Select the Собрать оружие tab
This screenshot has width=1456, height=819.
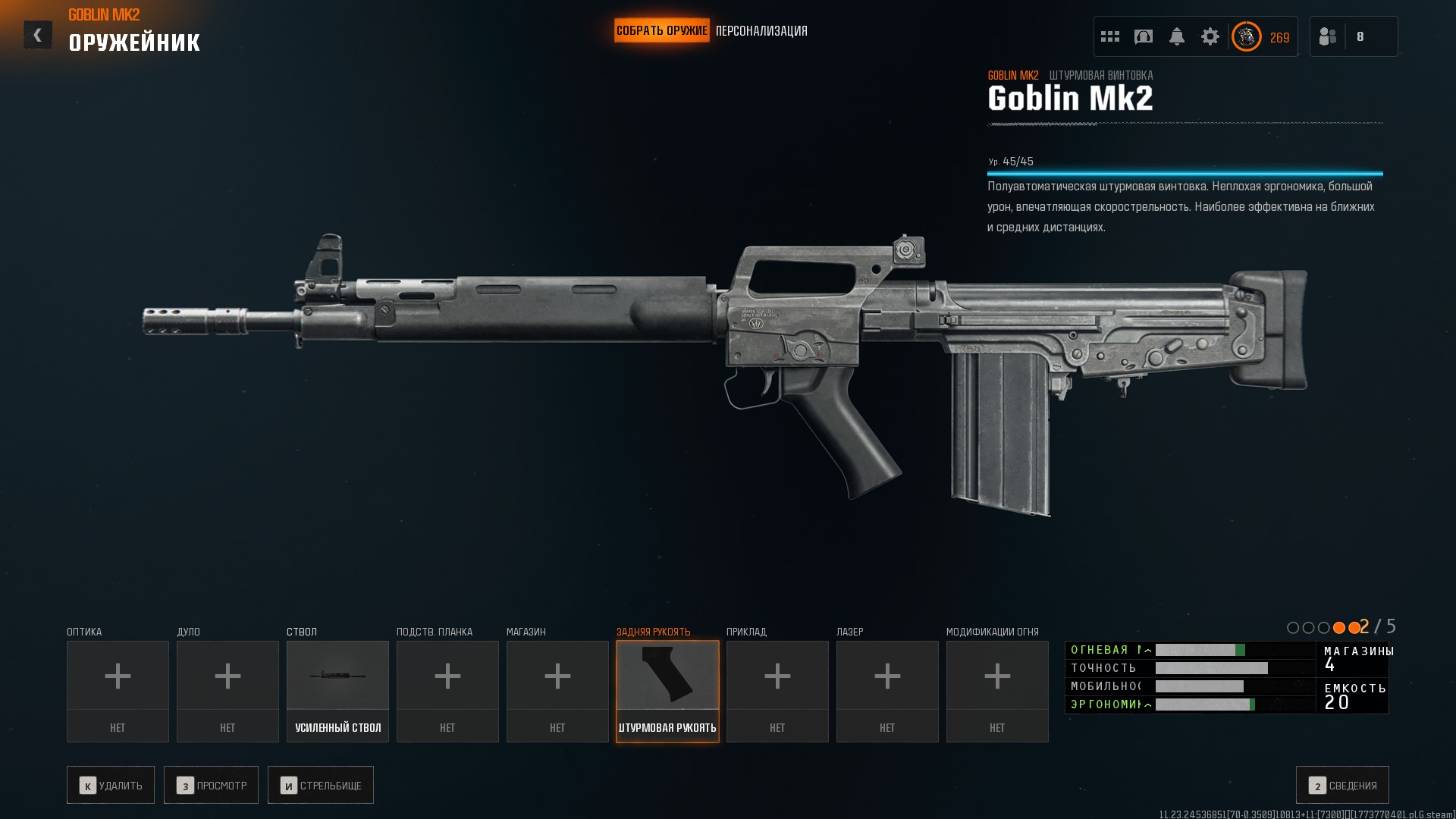(x=661, y=31)
